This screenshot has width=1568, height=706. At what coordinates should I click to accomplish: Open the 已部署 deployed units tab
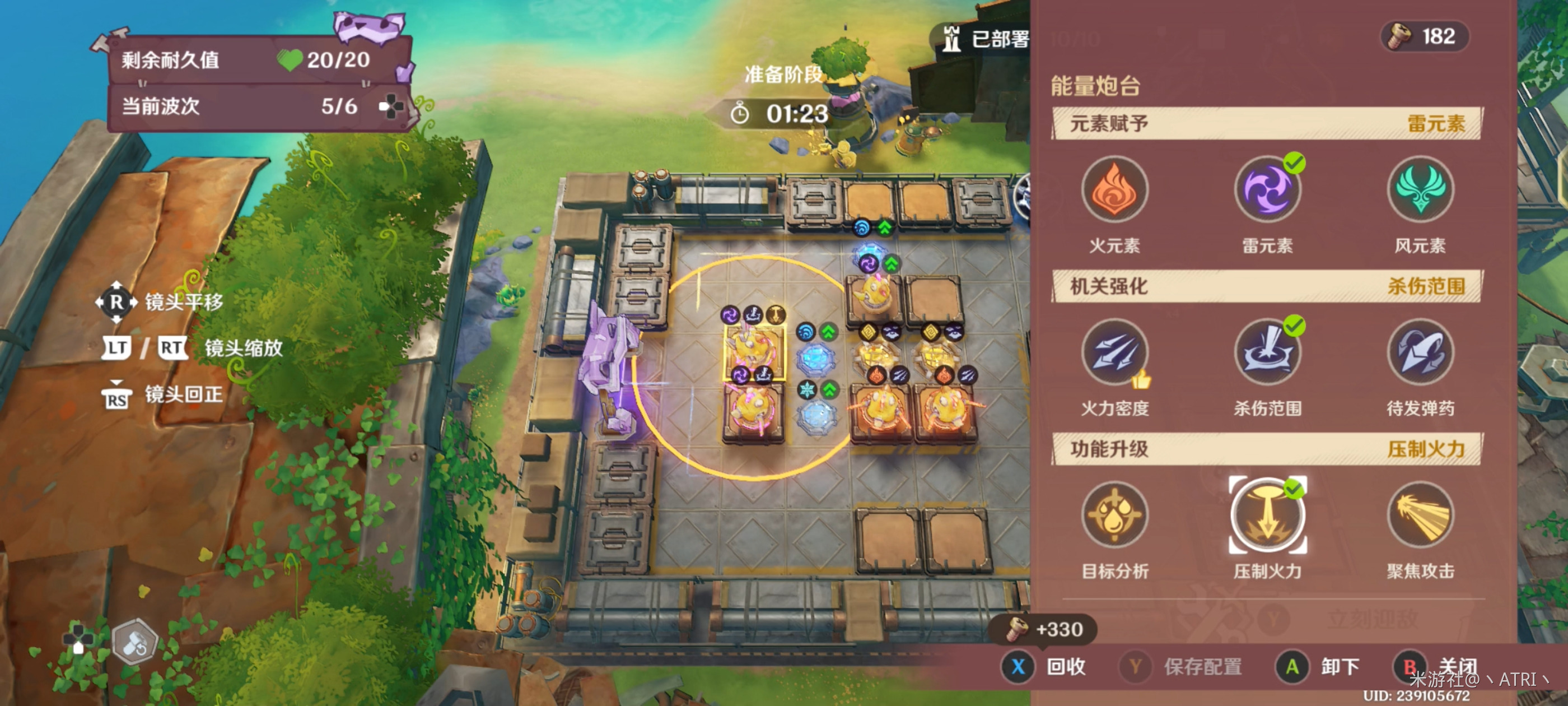point(983,36)
